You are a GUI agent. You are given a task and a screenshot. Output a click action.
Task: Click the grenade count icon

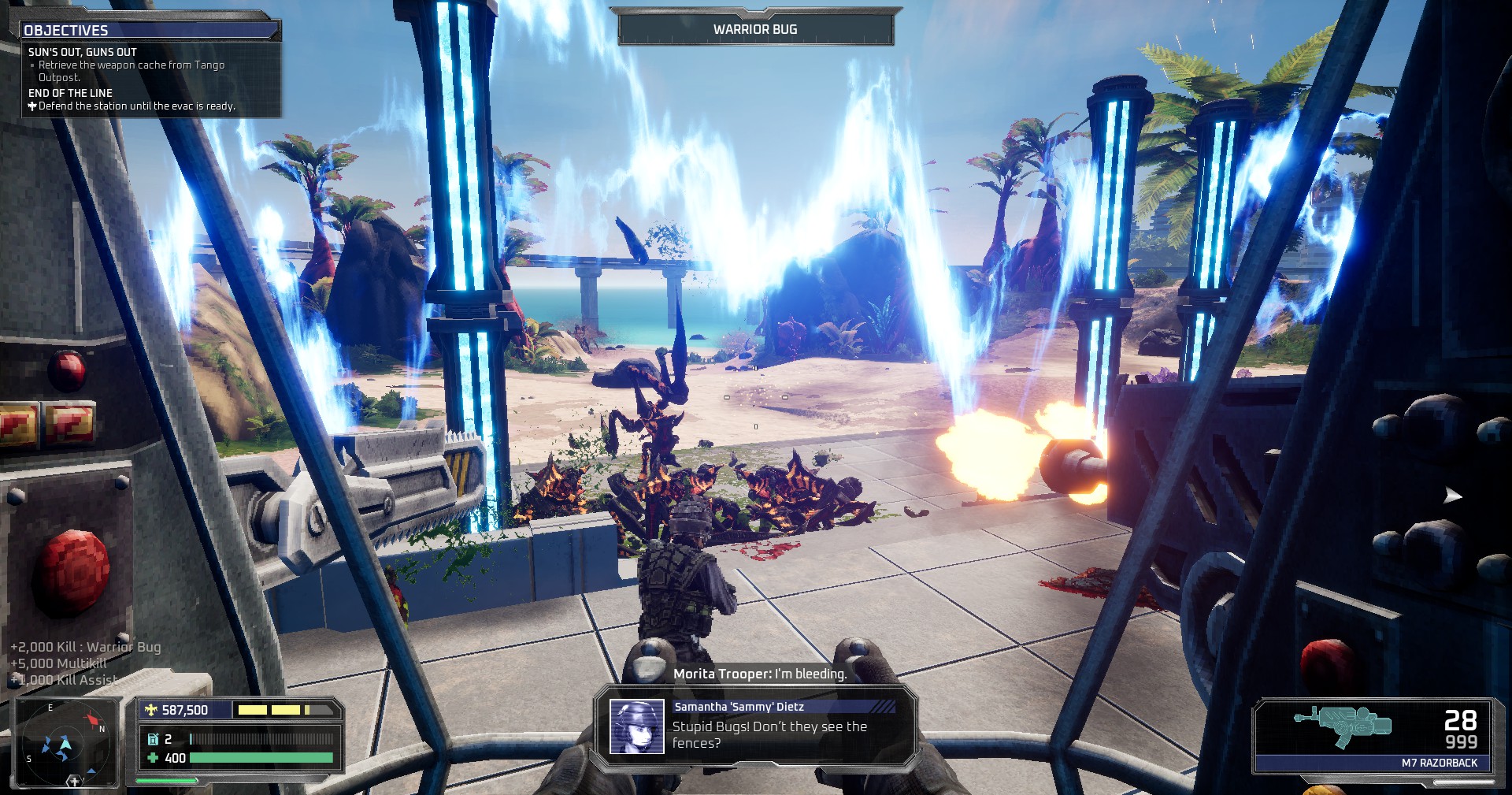click(153, 739)
